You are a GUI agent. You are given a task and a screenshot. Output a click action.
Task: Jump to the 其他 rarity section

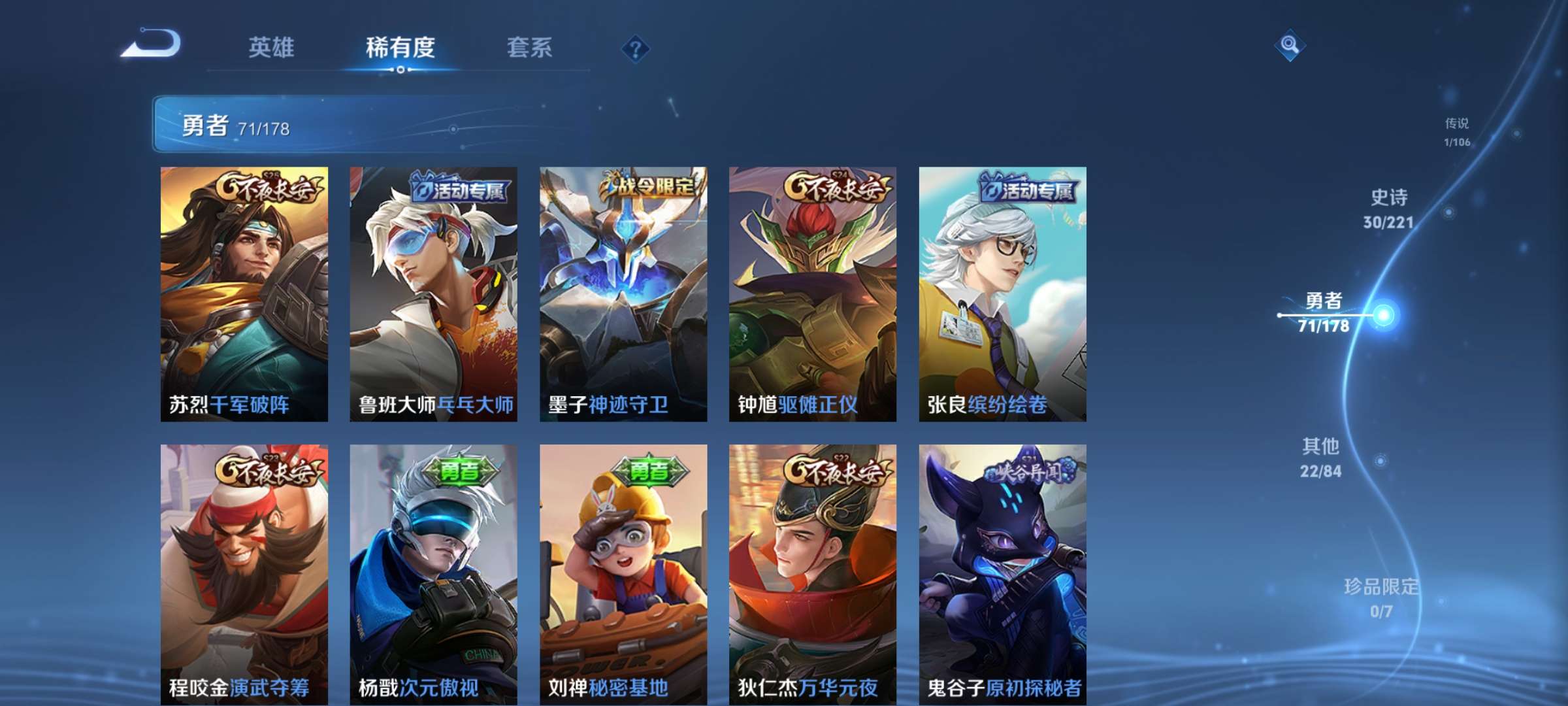click(x=1321, y=458)
